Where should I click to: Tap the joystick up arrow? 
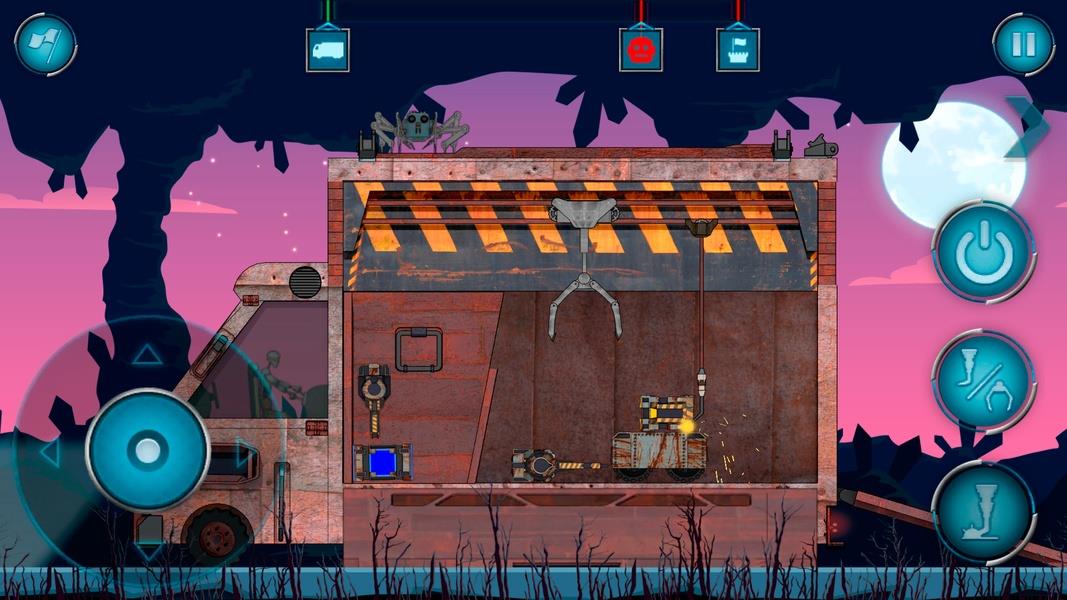[x=147, y=354]
